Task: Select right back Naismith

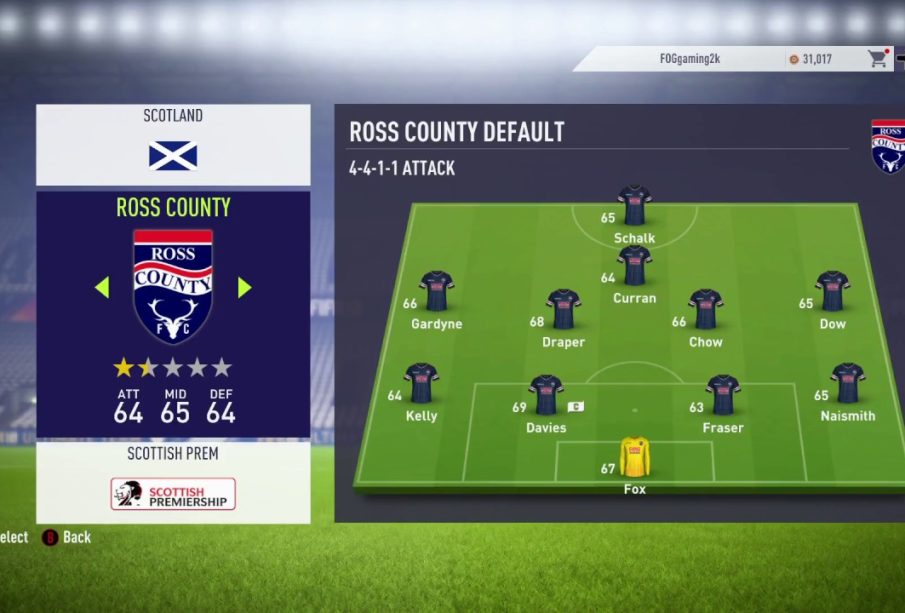Action: coord(847,383)
